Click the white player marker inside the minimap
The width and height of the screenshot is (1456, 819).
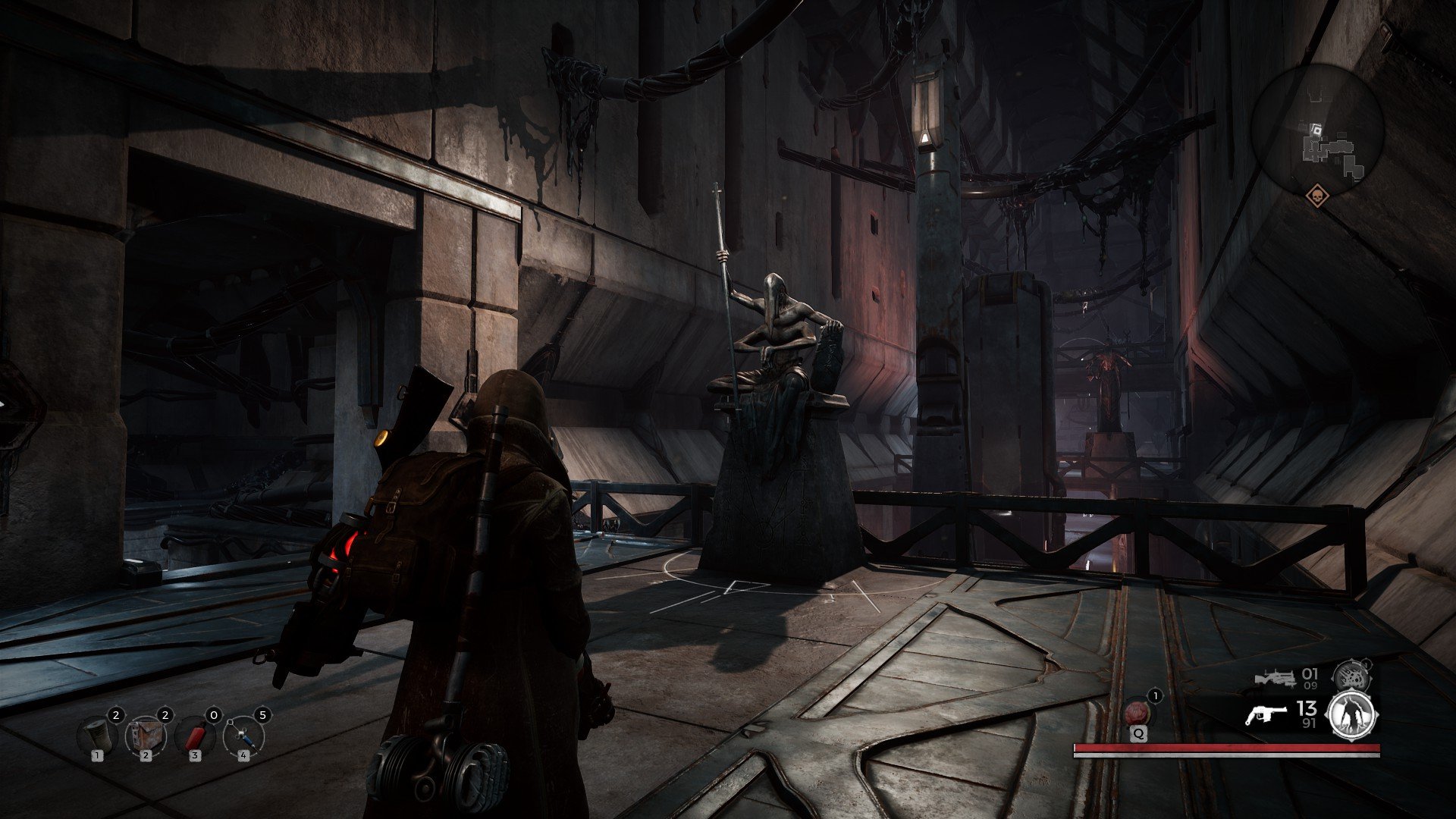pos(1317,129)
